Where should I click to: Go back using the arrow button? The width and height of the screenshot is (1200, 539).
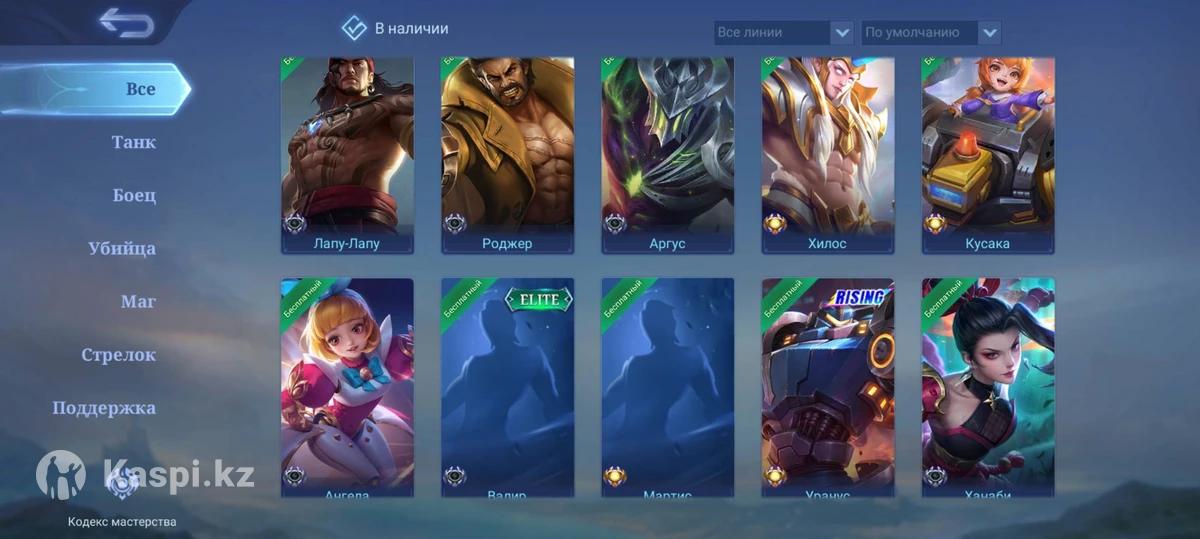126,22
